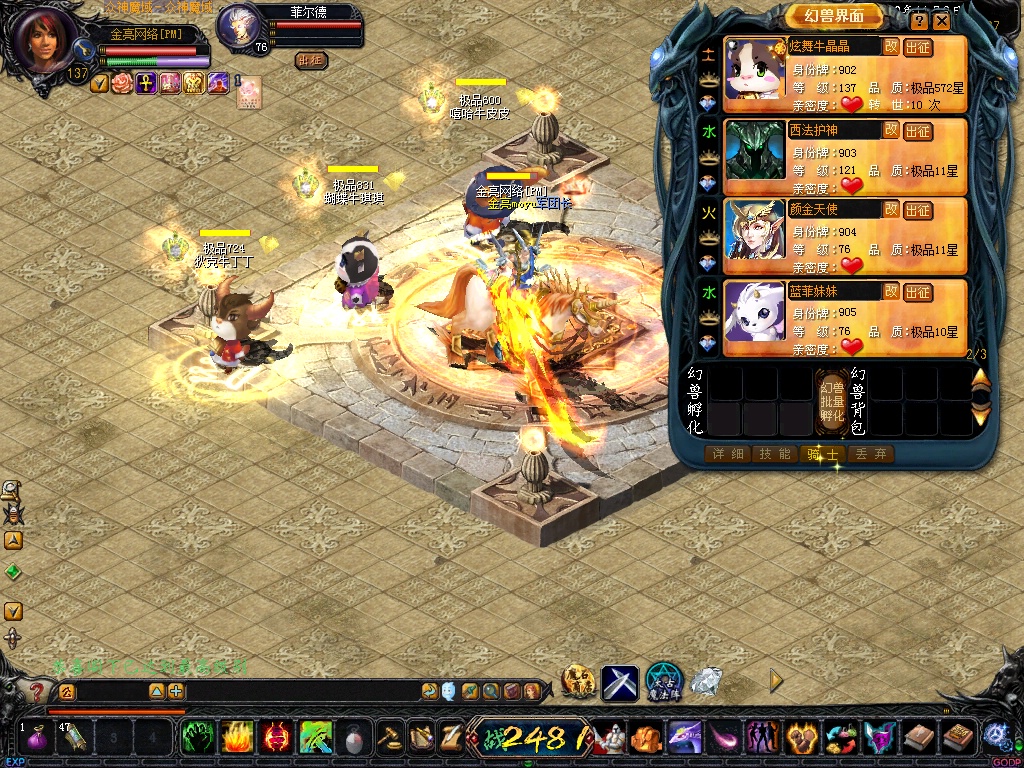Switch to the 详细 tab
Viewport: 1024px width, 768px height.
[x=727, y=454]
